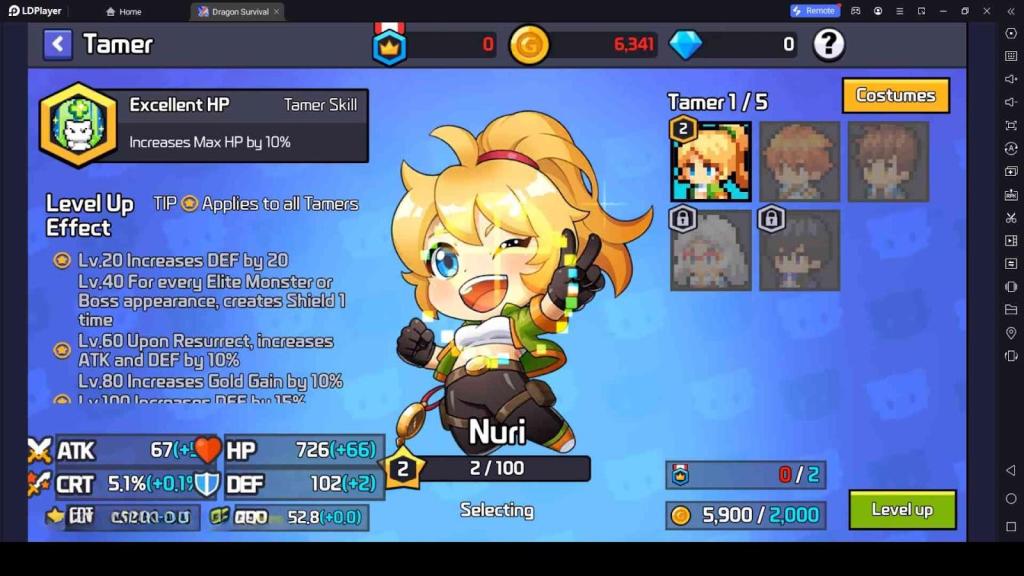
Task: Switch to the LDPlayer Home tab
Action: pos(124,12)
